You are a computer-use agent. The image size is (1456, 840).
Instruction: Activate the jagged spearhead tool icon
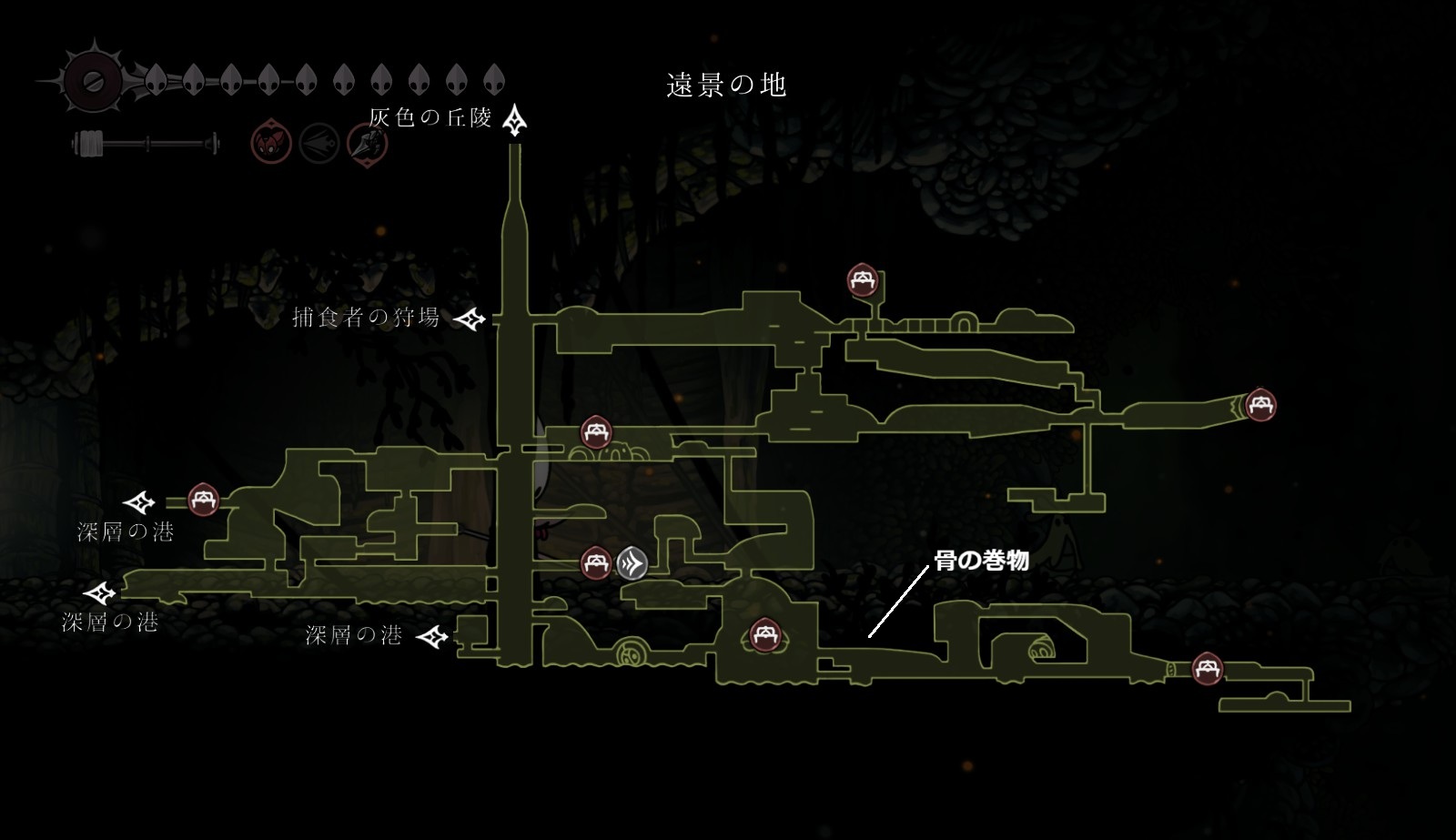point(368,144)
